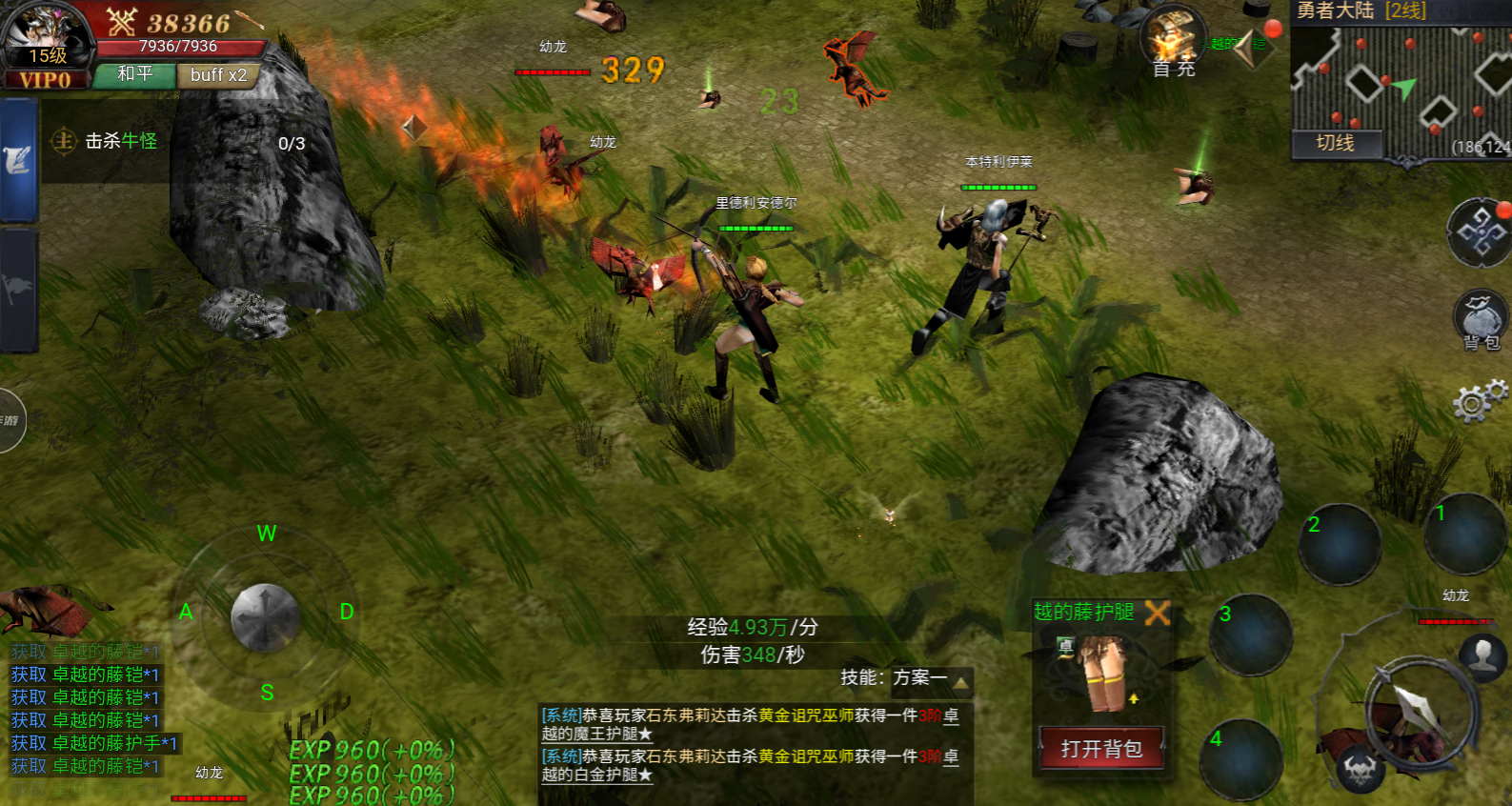Expand the 技能 方案一 skill preset
Viewport: 1512px width, 806px height.
(x=905, y=678)
